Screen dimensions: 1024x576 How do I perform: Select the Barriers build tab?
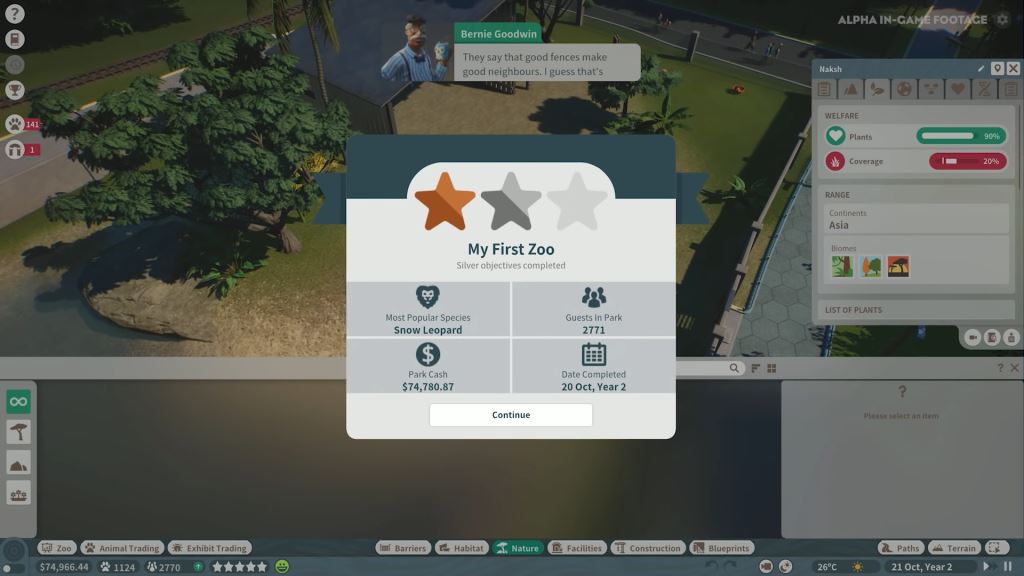(403, 548)
